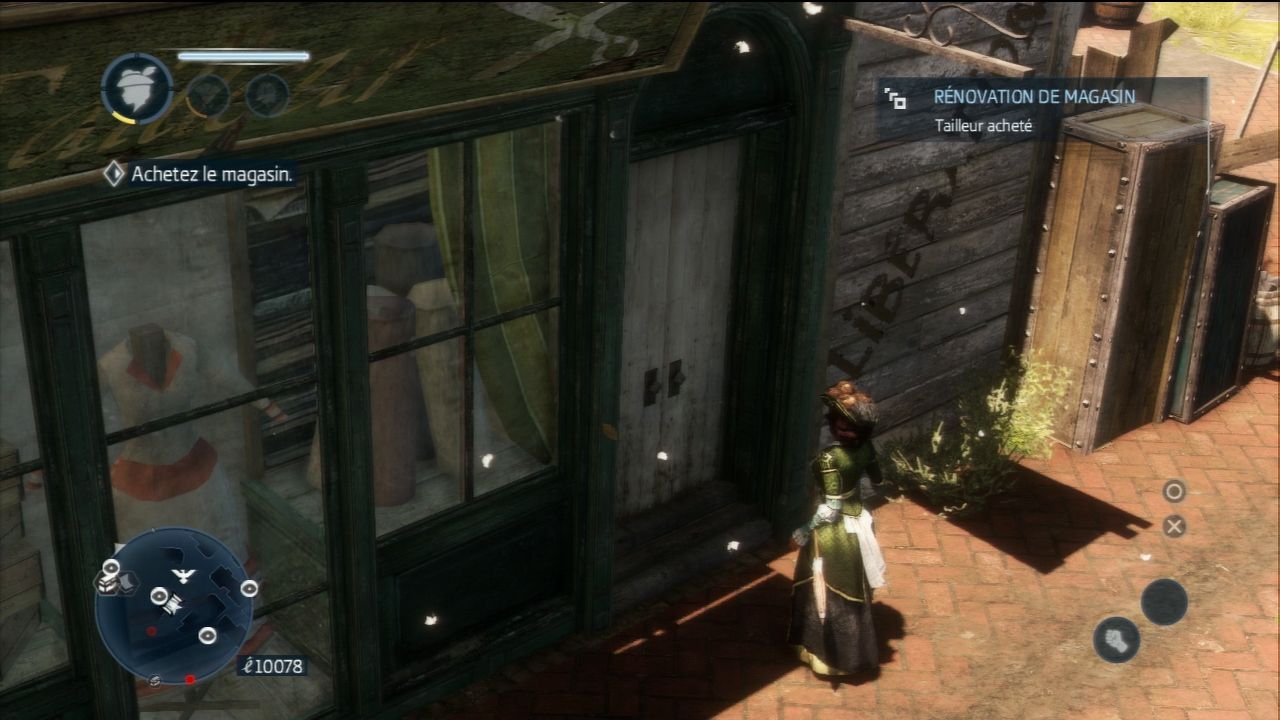
Task: Open the 'Achetez le magasin.' objective tracker
Action: [x=200, y=174]
